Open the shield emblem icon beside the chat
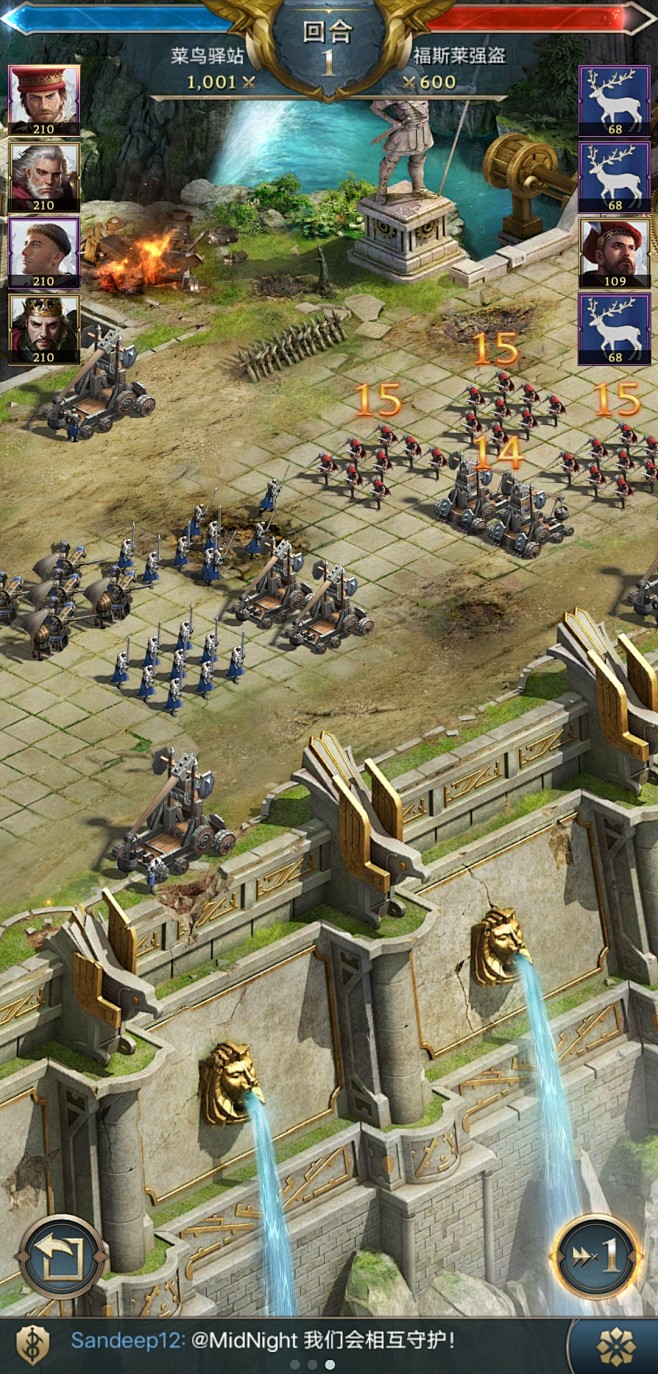Screen dimensions: 658x1374 pos(32,1345)
